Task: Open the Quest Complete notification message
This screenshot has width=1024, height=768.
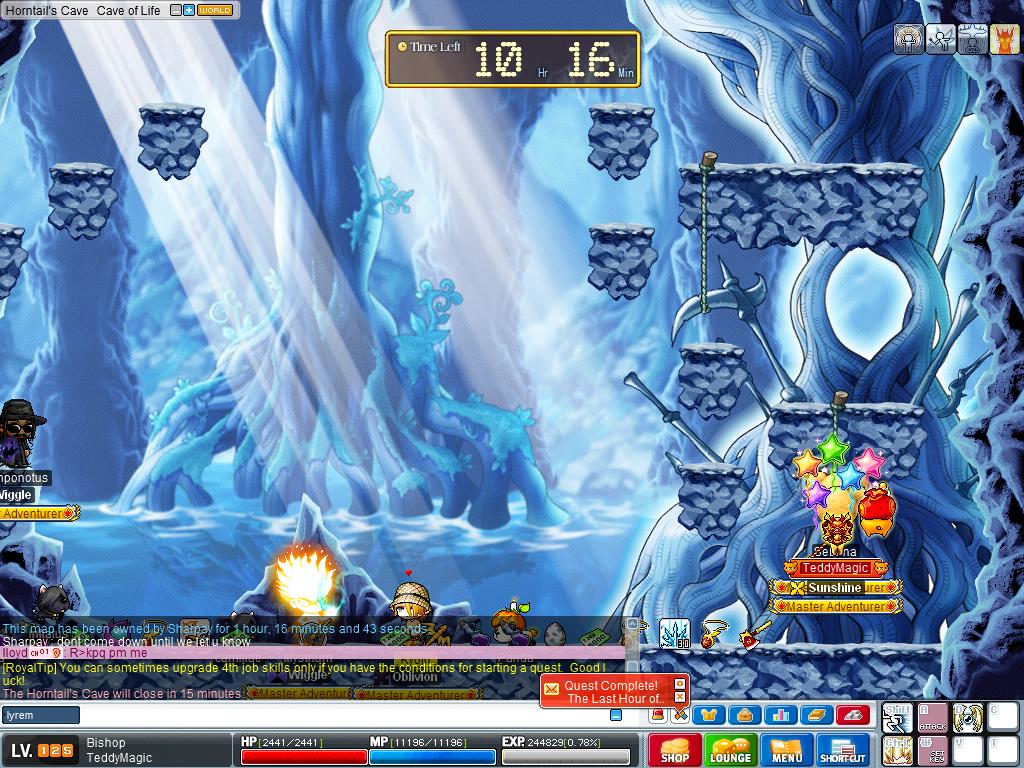Action: point(612,692)
